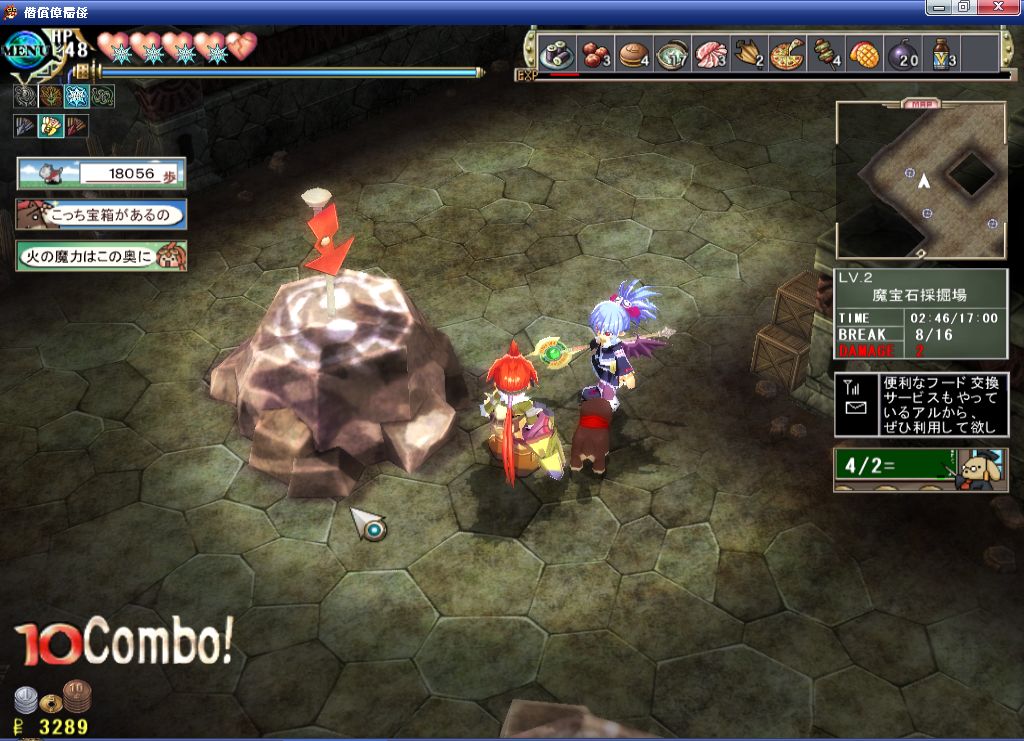Select the hamburger food slot
Screen dimensions: 1024x741
pos(634,54)
